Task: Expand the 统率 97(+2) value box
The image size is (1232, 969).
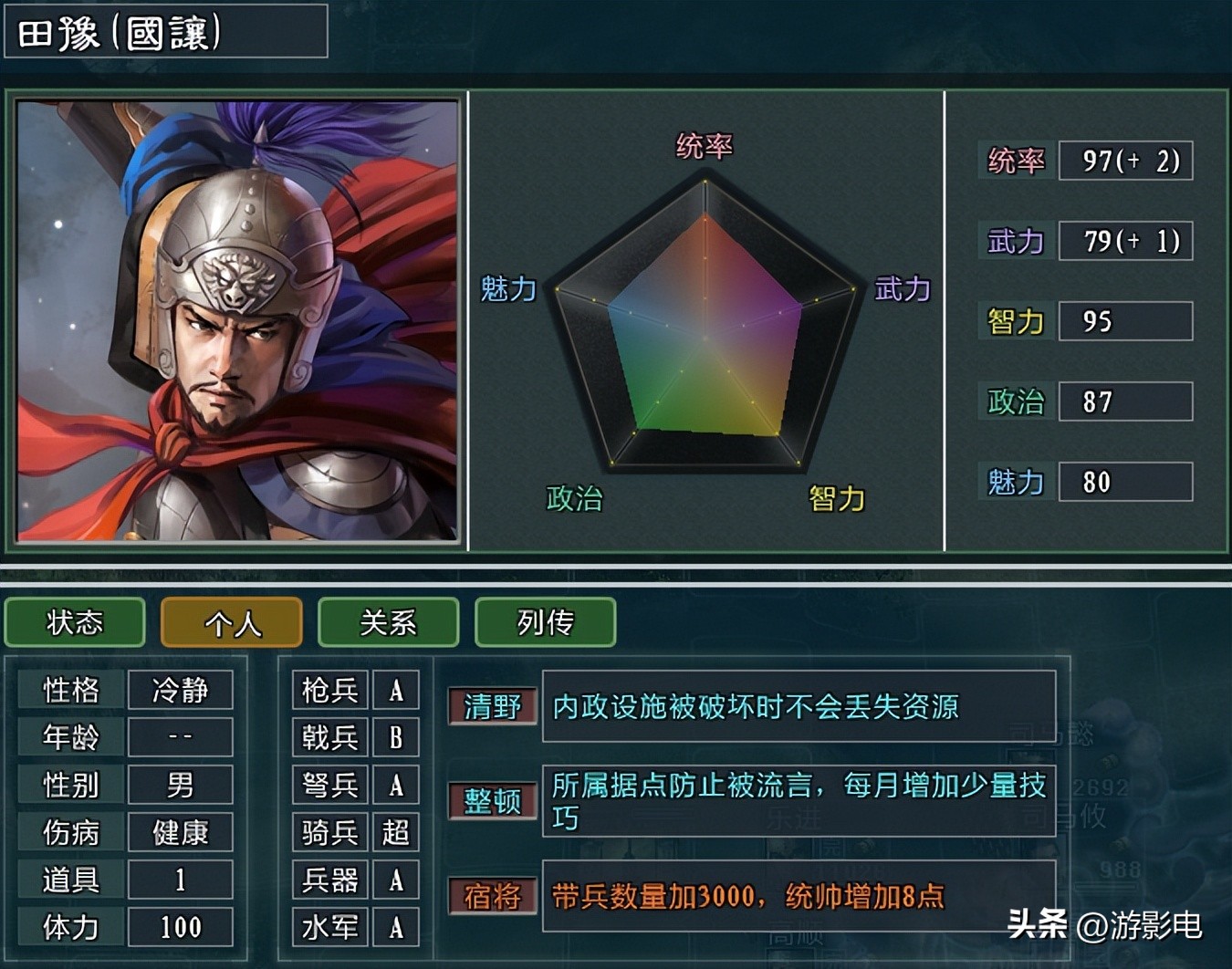Action: 1126,161
